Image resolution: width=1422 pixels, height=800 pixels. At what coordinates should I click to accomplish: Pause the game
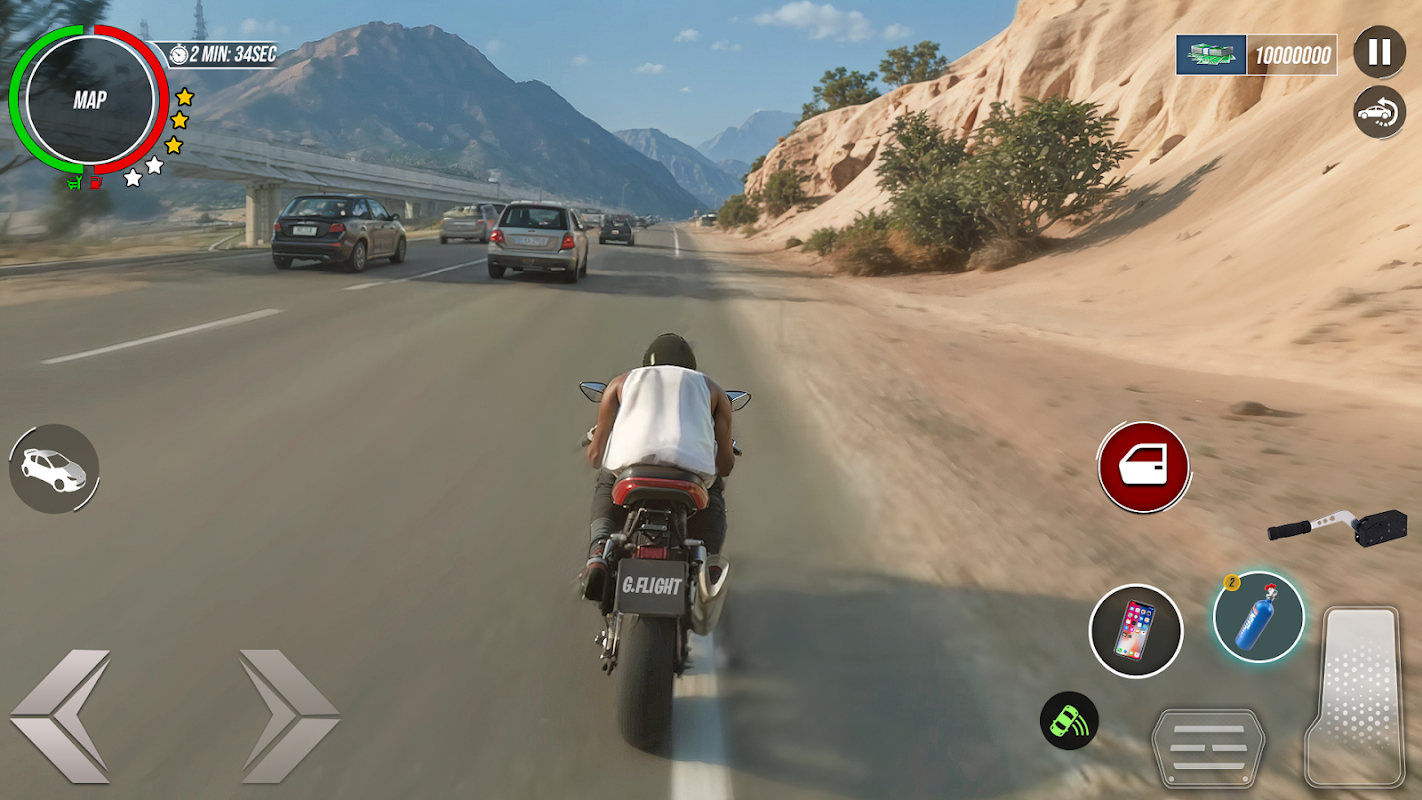(1379, 52)
